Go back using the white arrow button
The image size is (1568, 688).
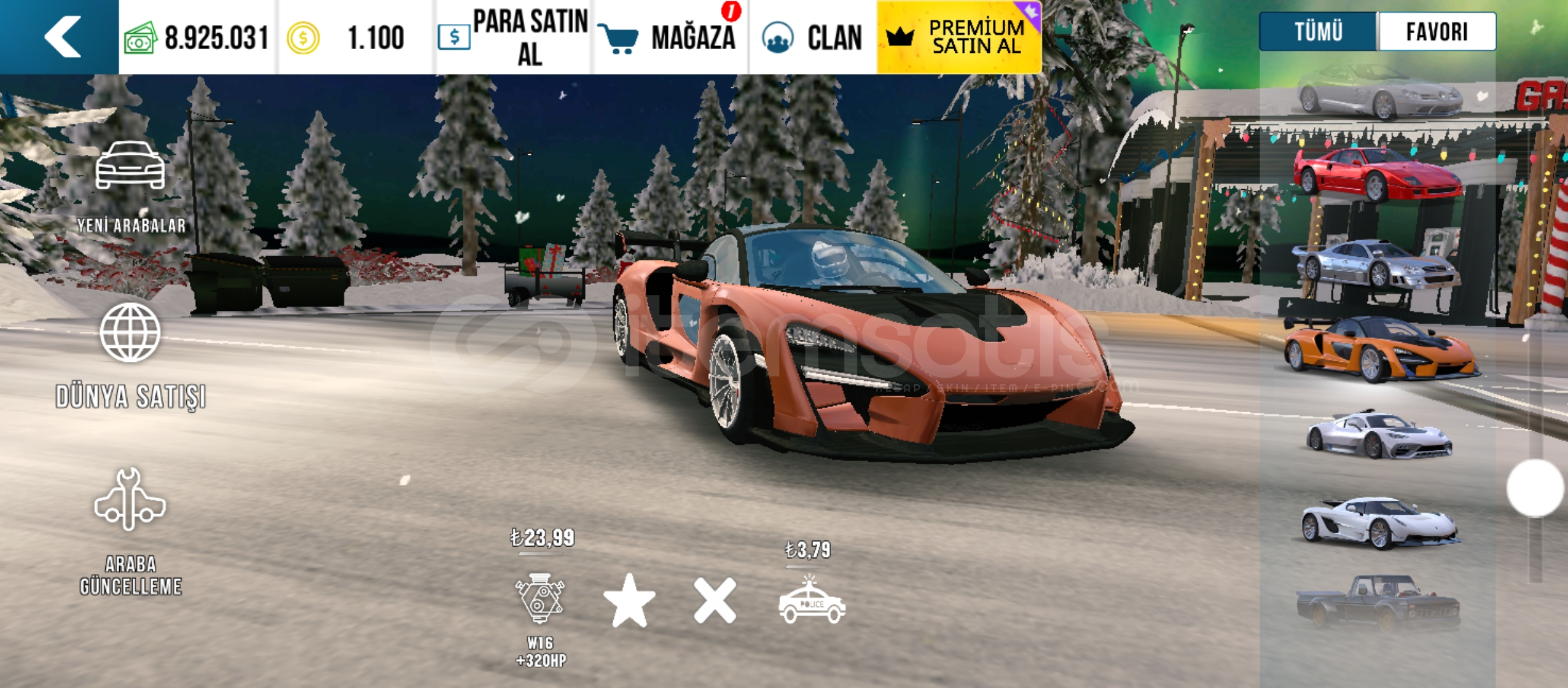point(62,37)
